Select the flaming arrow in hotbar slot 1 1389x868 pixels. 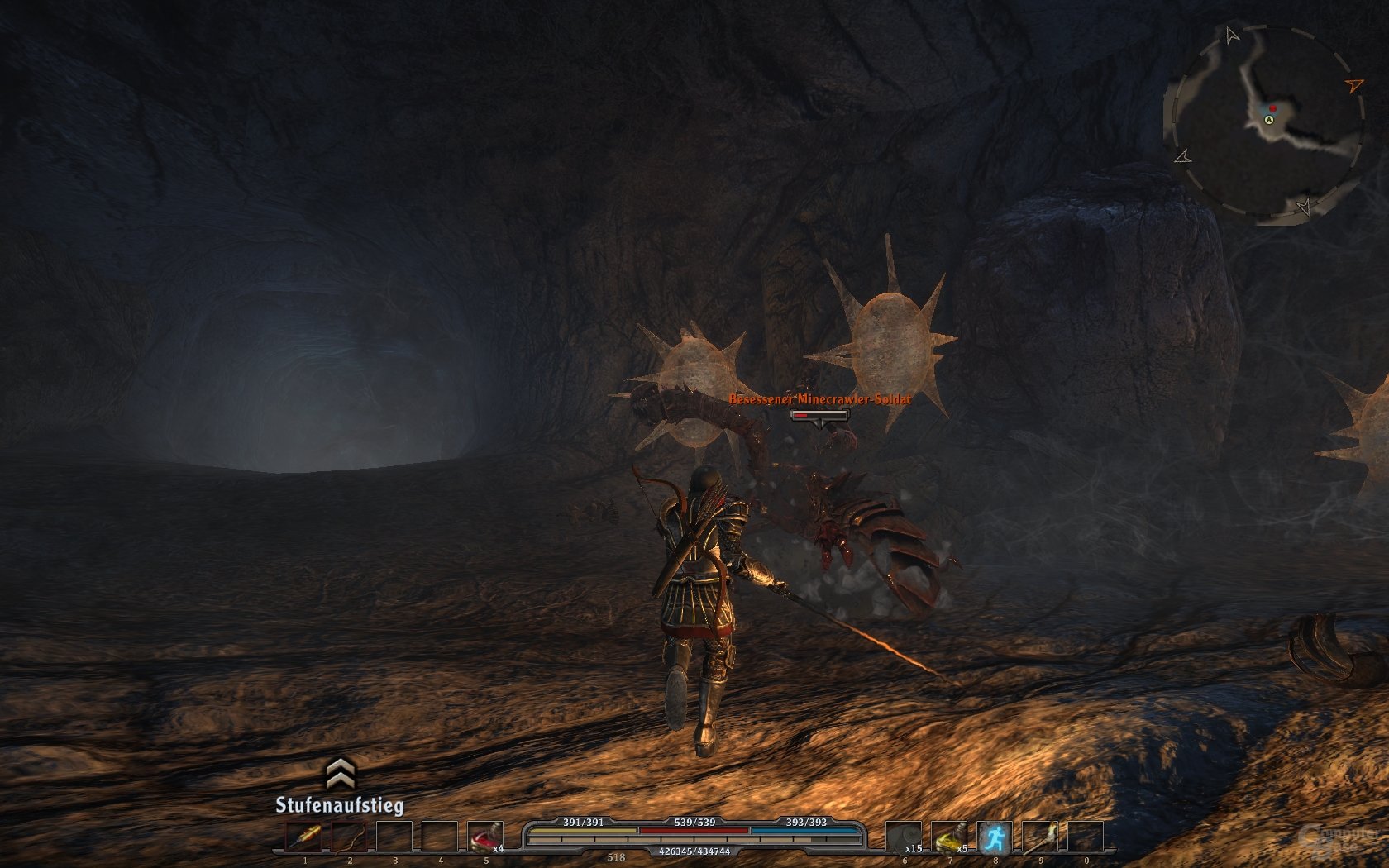coord(304,837)
